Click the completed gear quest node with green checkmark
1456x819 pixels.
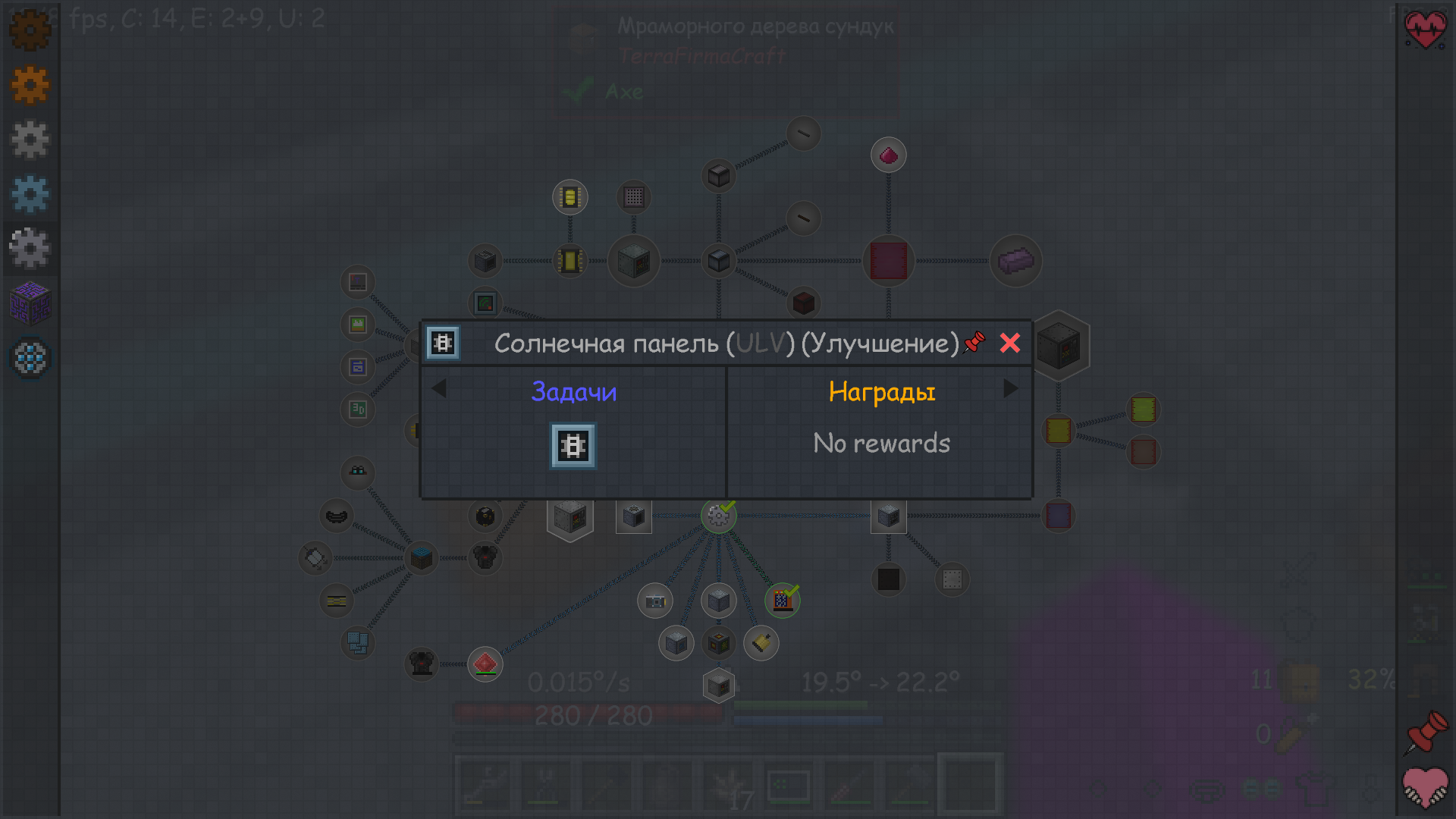719,515
